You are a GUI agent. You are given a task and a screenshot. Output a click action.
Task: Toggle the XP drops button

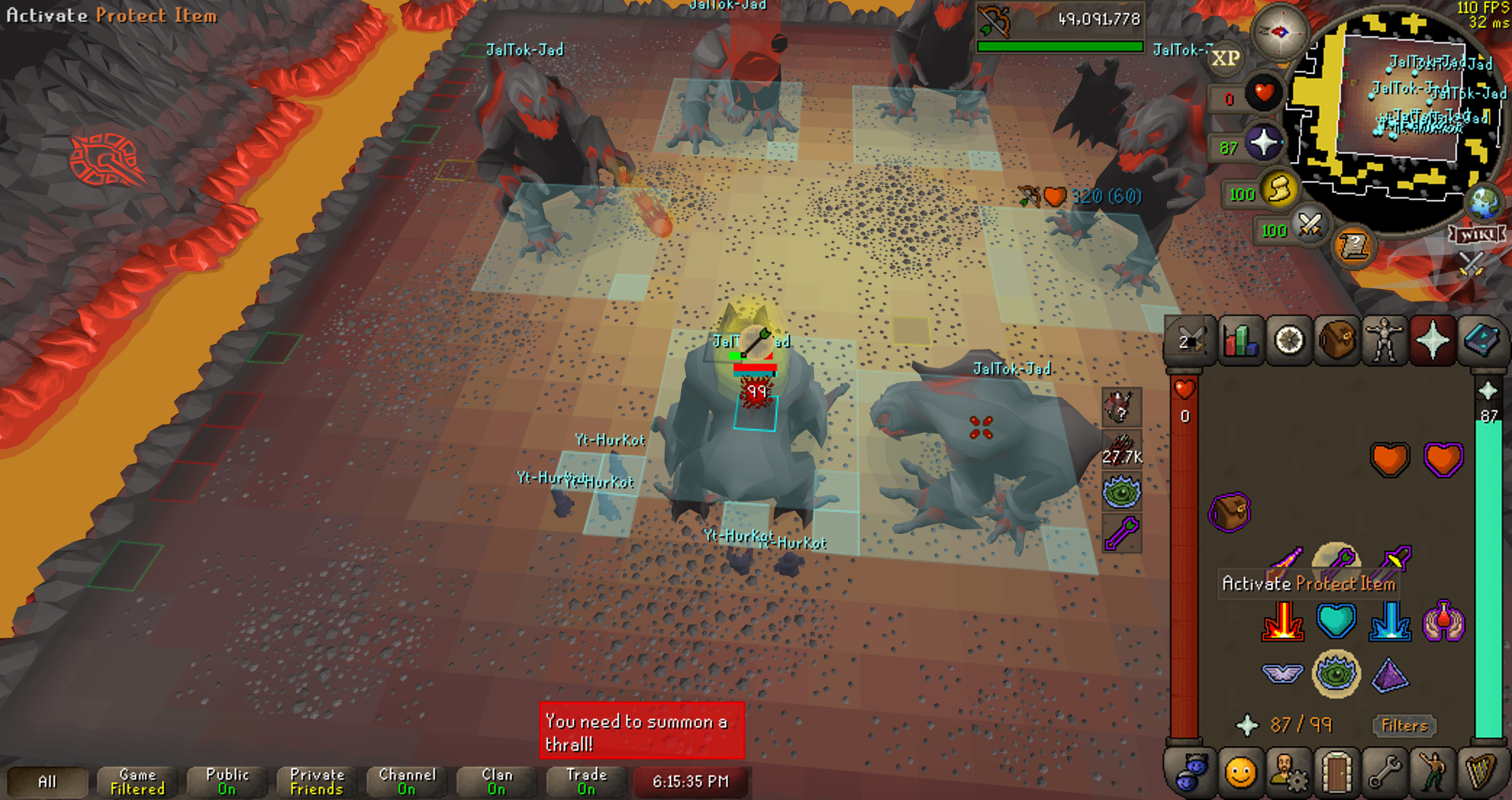pos(1225,58)
